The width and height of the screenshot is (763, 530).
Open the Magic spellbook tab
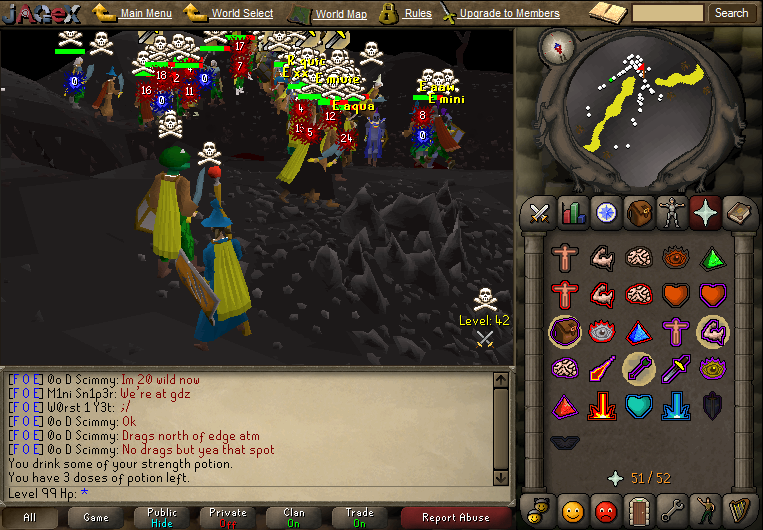pos(738,212)
